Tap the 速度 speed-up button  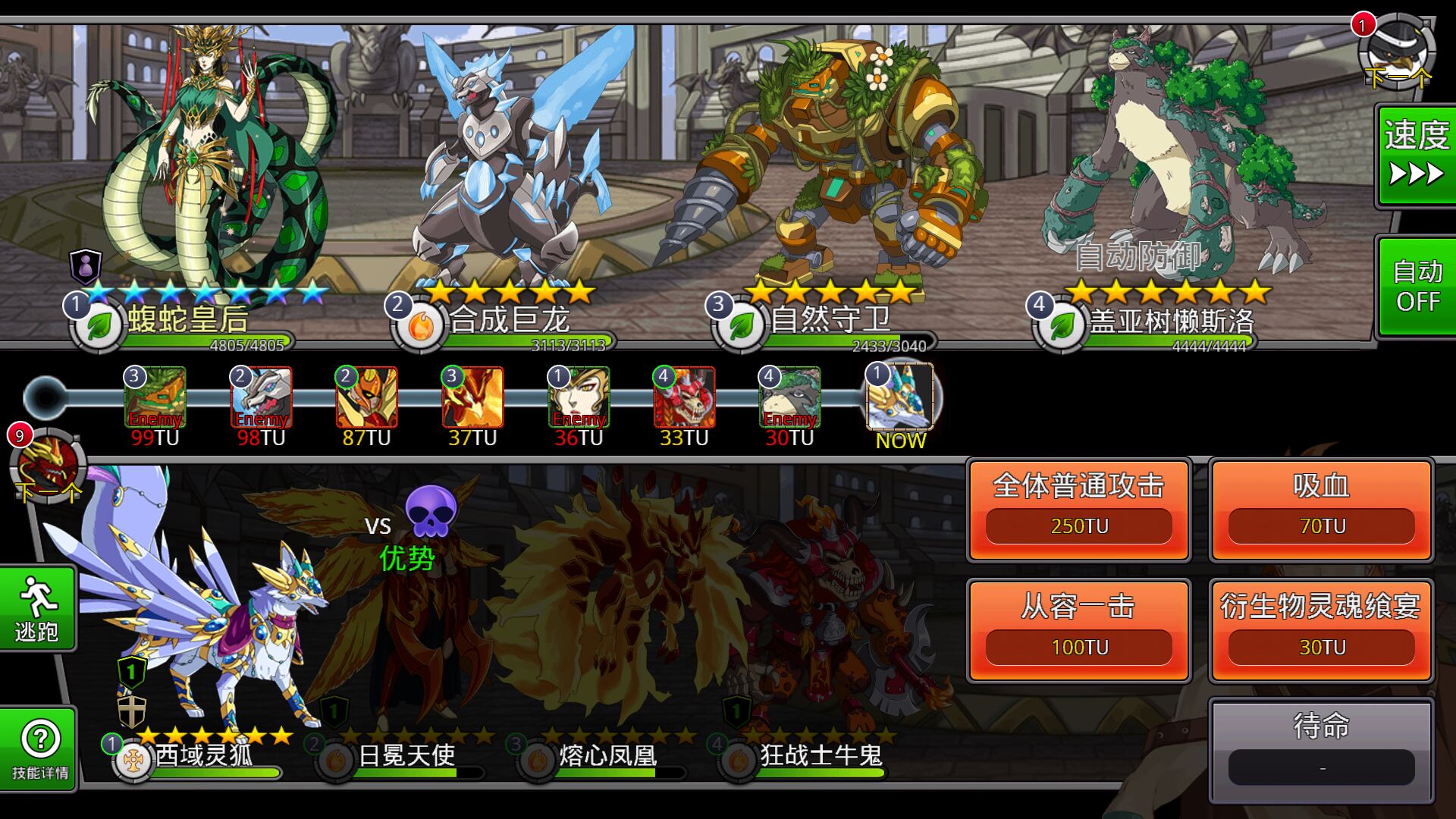[x=1416, y=155]
